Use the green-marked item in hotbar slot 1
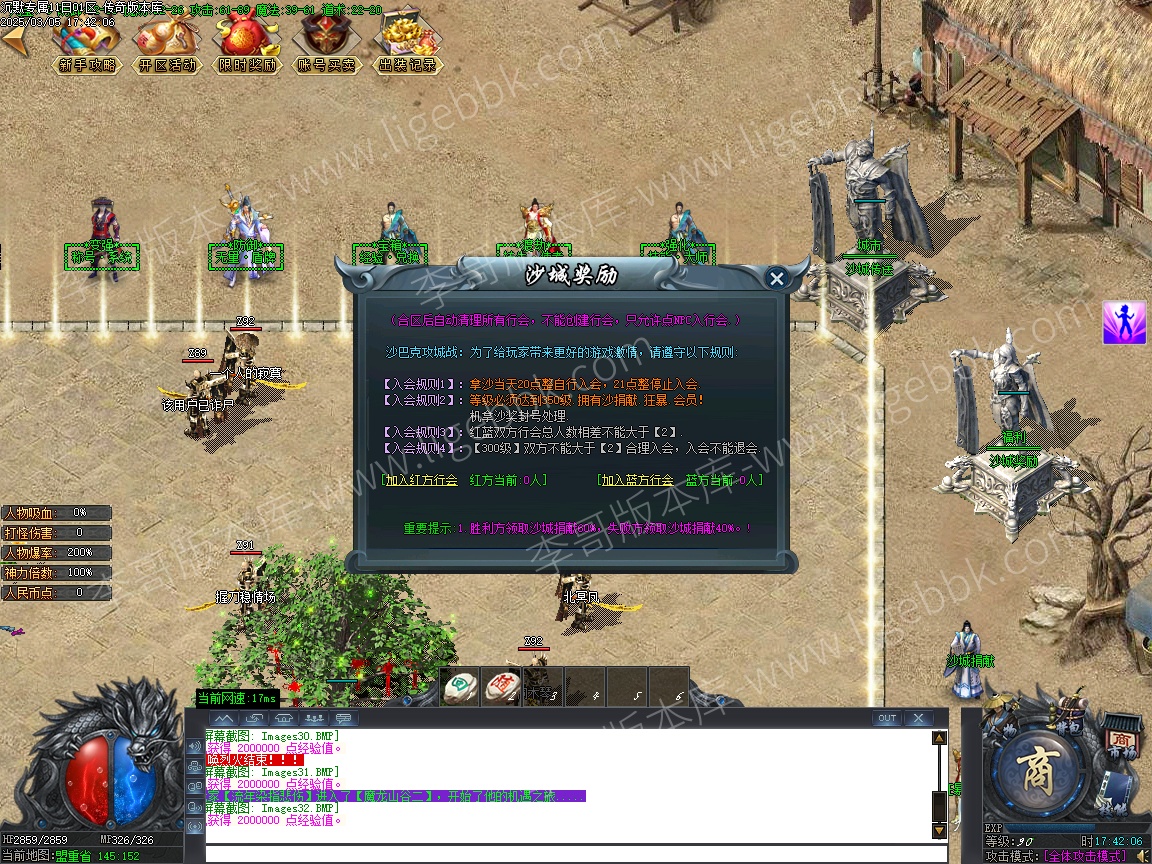1152x864 pixels. click(459, 685)
